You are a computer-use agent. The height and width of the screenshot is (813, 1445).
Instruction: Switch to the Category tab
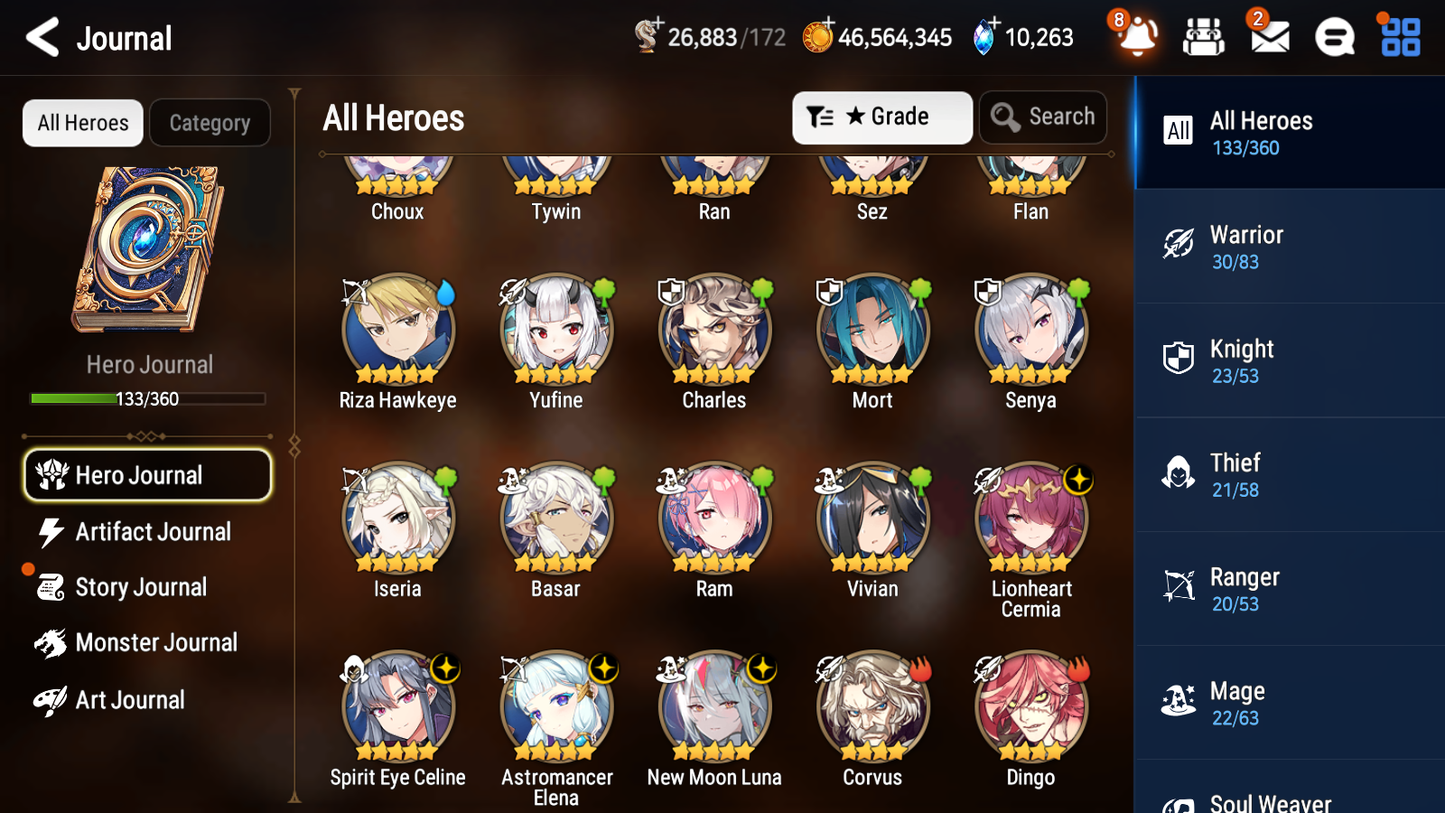[x=210, y=122]
